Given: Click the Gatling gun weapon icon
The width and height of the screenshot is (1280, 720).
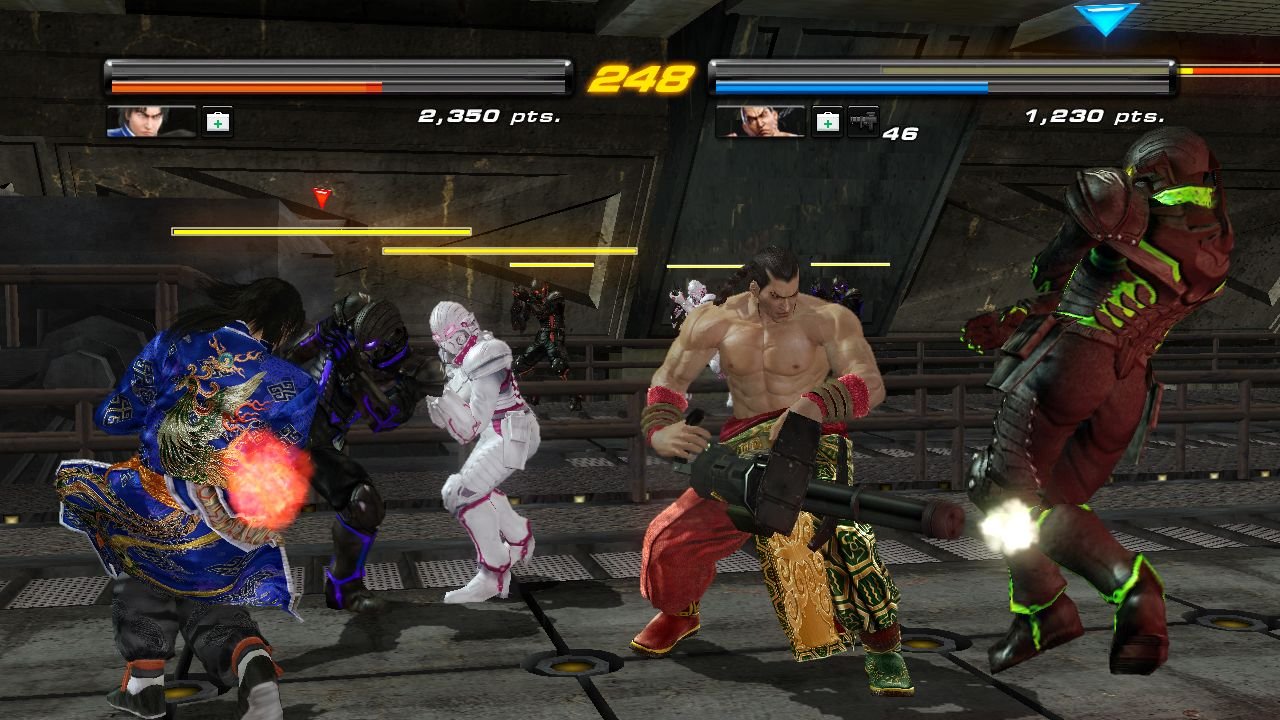Looking at the screenshot, I should (865, 123).
